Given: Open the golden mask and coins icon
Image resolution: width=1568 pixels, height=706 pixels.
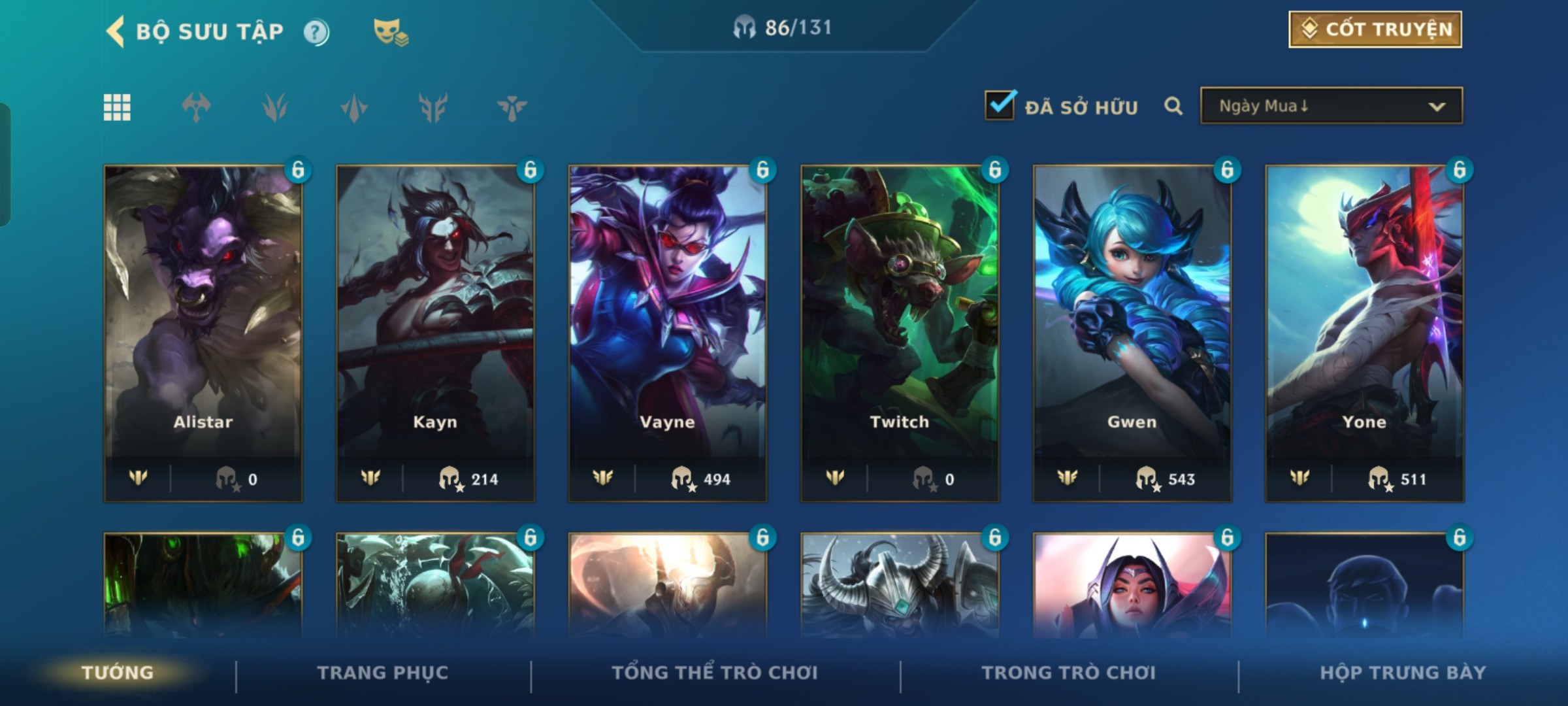Looking at the screenshot, I should pyautogui.click(x=390, y=31).
